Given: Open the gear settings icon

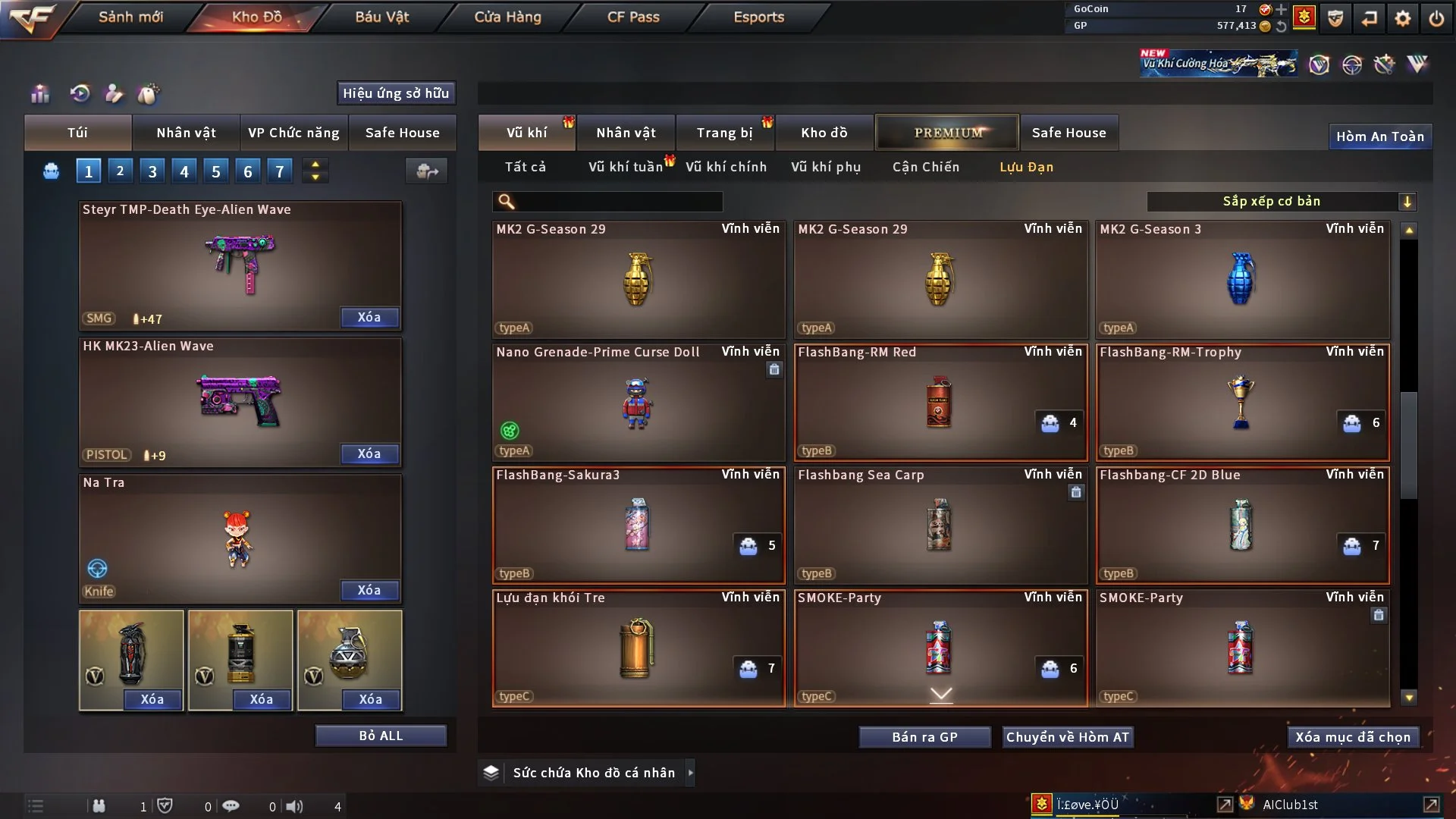Looking at the screenshot, I should point(1403,18).
